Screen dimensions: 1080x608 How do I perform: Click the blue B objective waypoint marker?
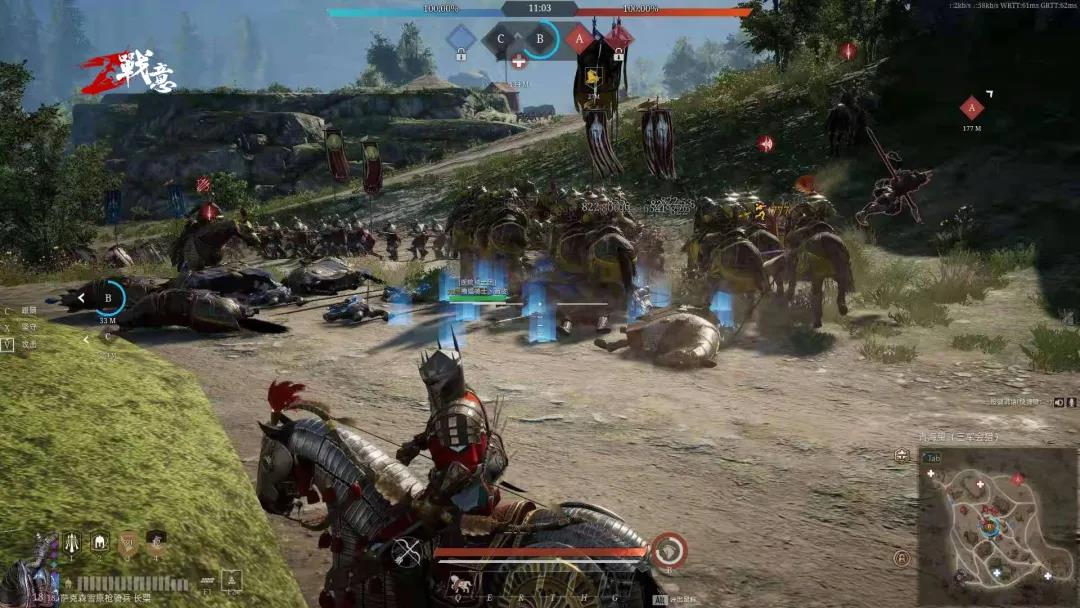(108, 298)
